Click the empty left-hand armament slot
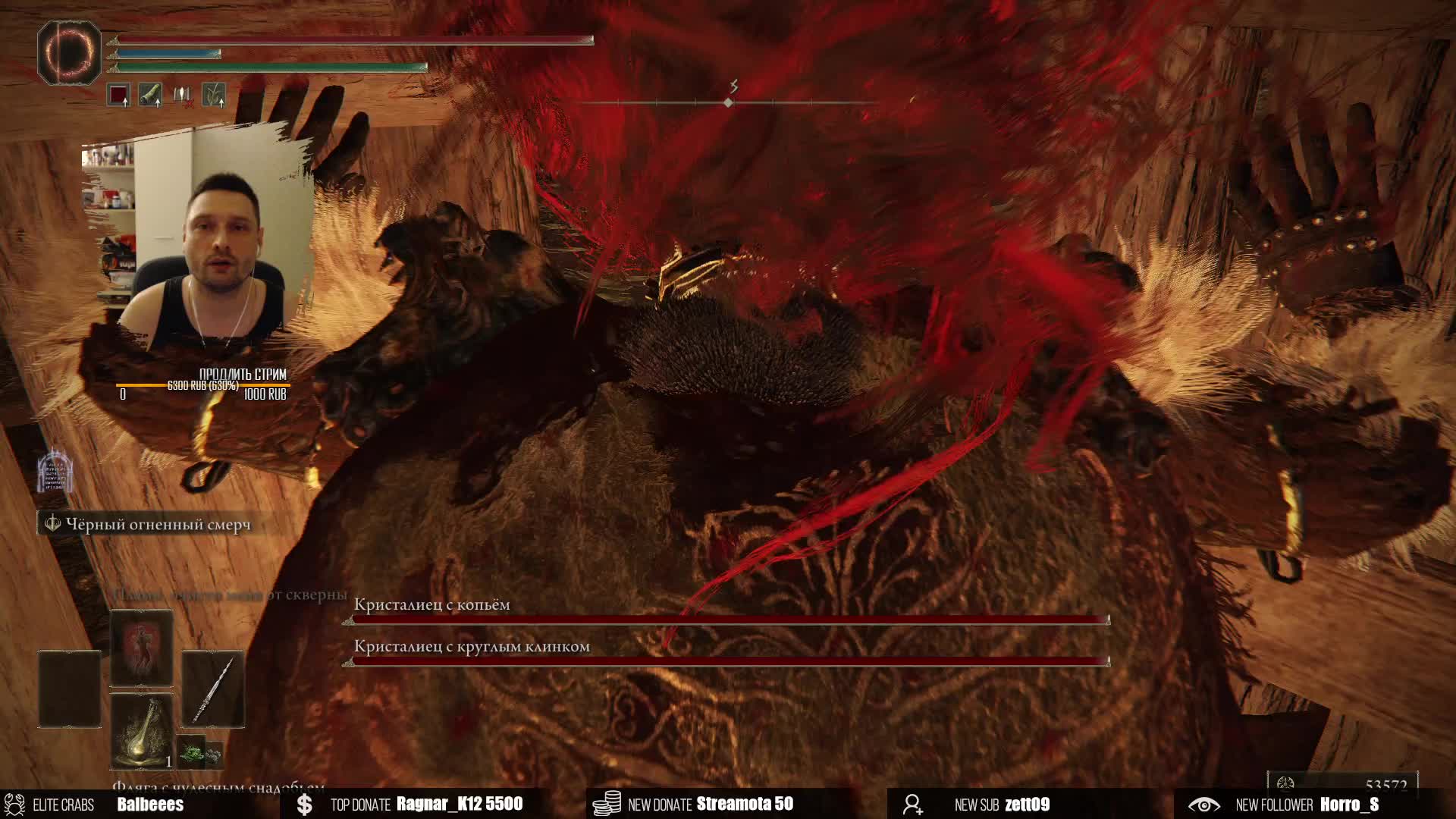The width and height of the screenshot is (1456, 819). (x=70, y=689)
